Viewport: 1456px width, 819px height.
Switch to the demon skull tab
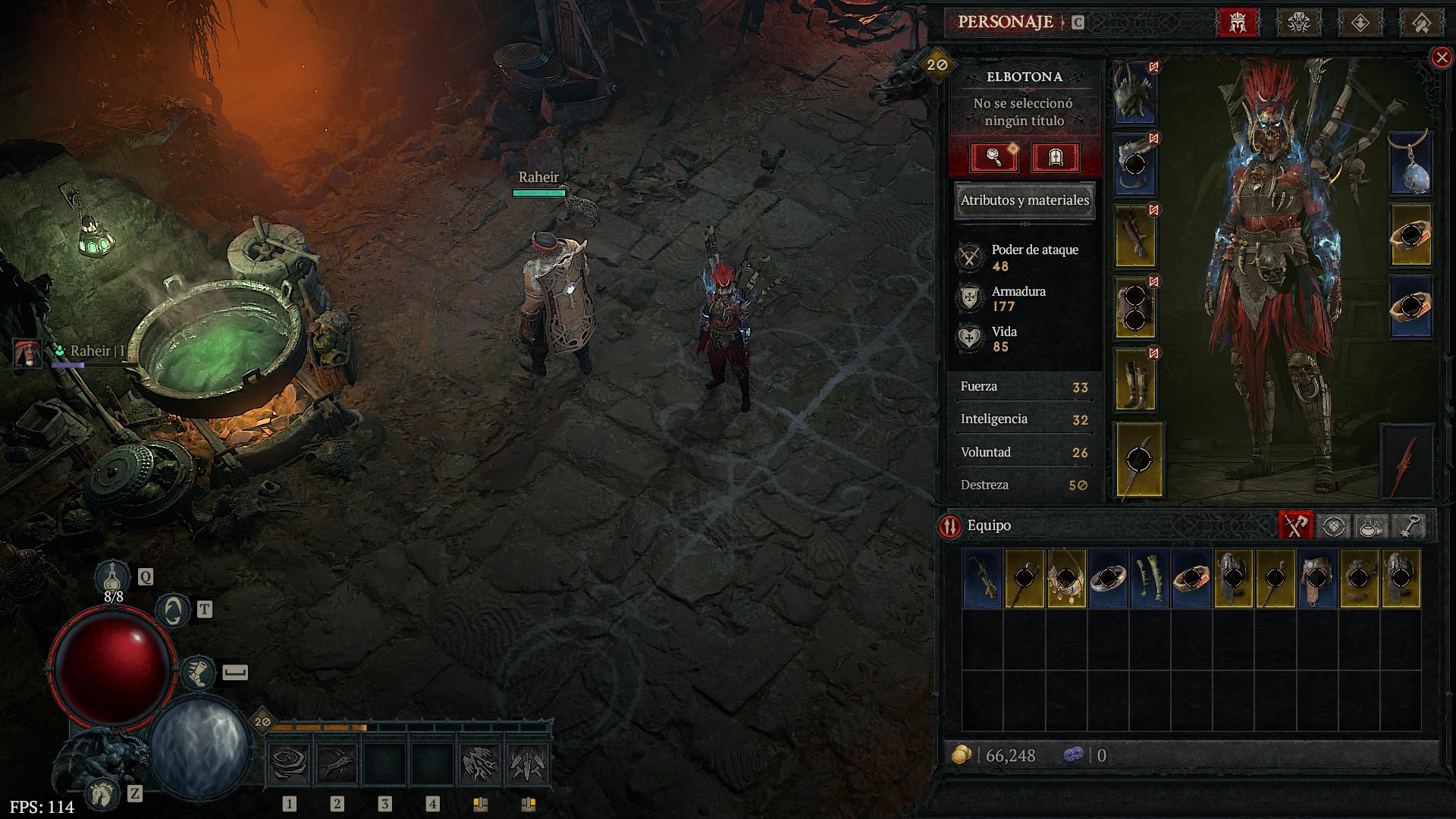click(x=1299, y=23)
